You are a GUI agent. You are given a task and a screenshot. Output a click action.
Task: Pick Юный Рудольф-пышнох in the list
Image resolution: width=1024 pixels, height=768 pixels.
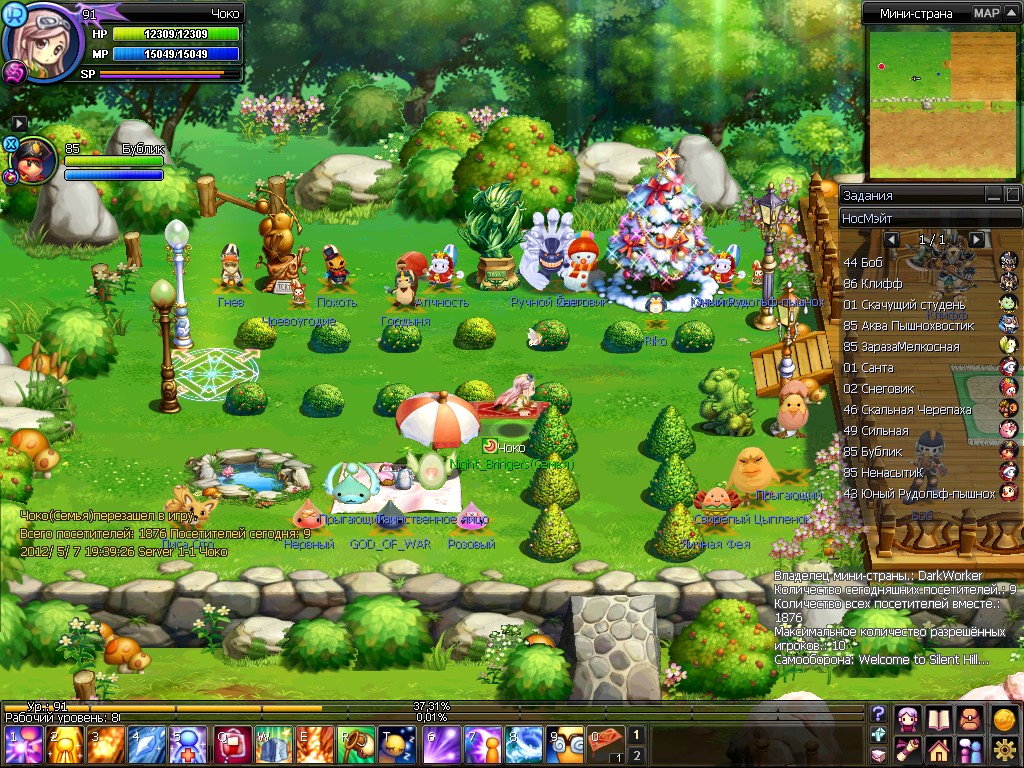[x=920, y=494]
